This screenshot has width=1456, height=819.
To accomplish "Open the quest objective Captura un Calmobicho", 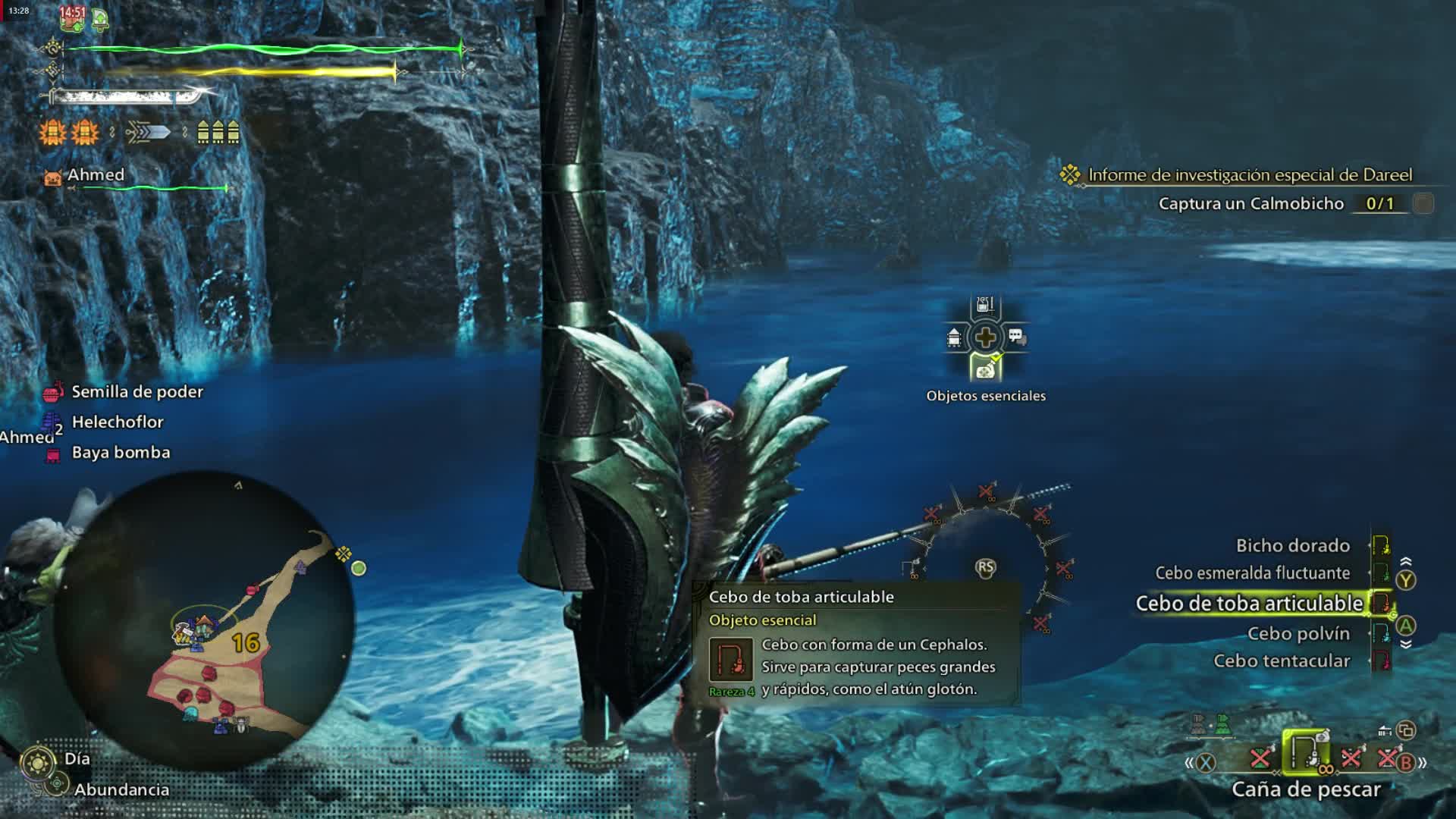I will point(1251,203).
